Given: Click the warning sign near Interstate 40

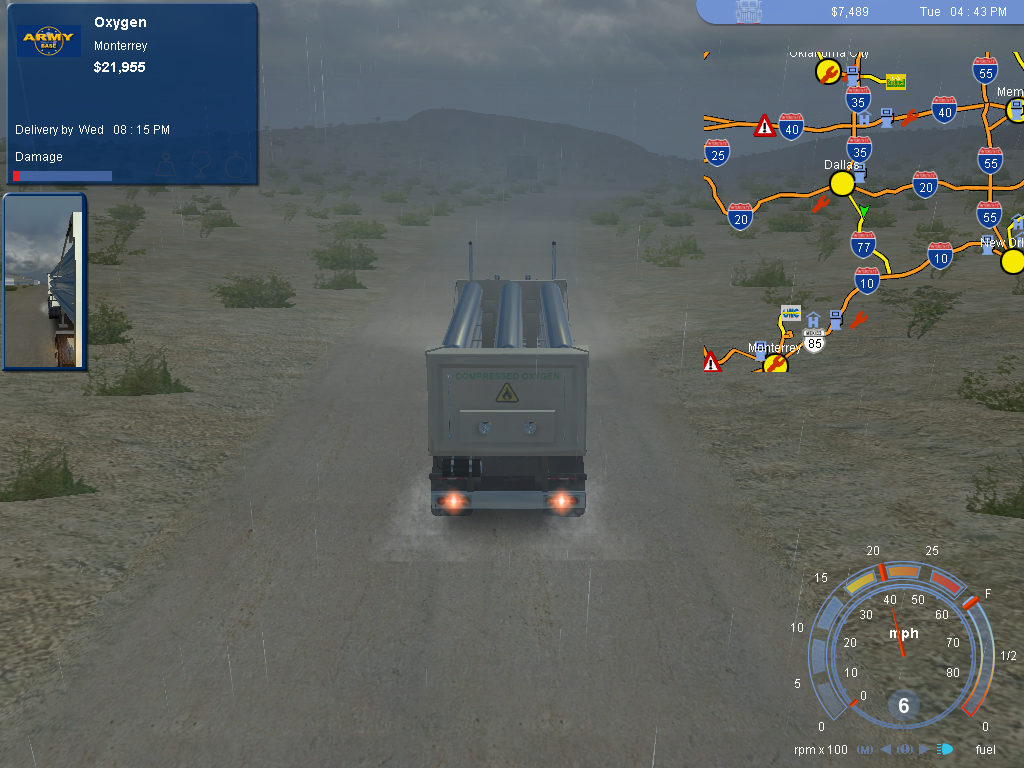Looking at the screenshot, I should pyautogui.click(x=765, y=126).
